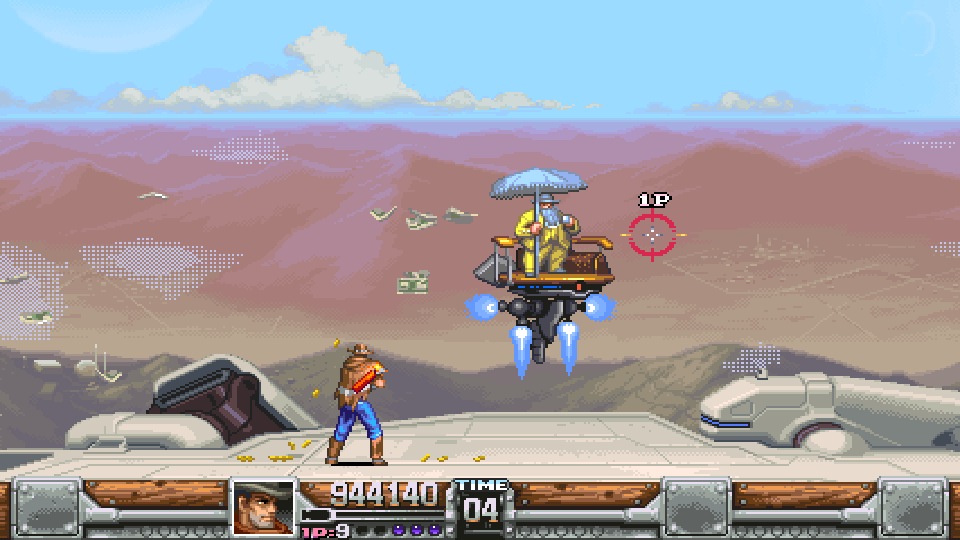Click the red 1P aiming crosshair
960x540 pixels.
coord(653,235)
